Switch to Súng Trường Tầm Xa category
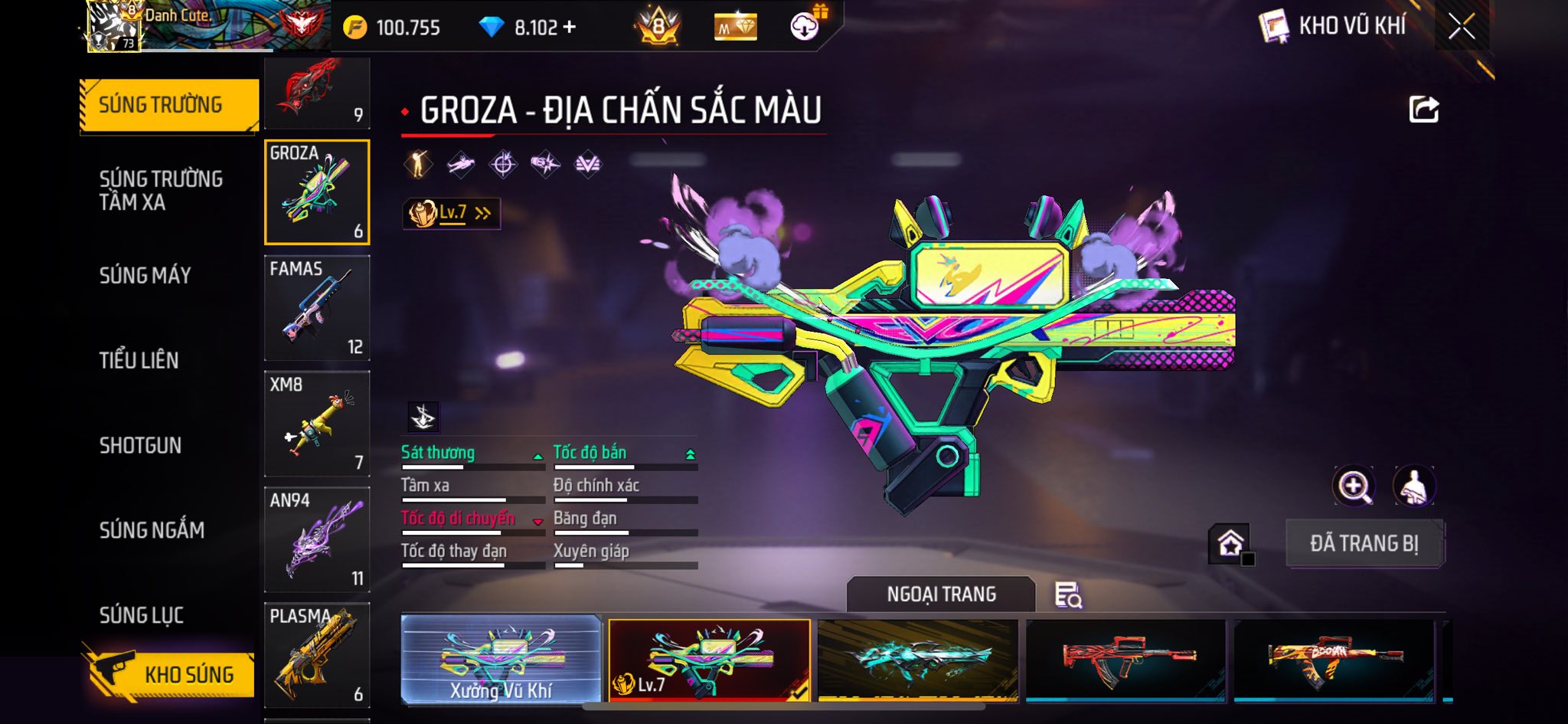This screenshot has height=724, width=1568. click(x=161, y=190)
